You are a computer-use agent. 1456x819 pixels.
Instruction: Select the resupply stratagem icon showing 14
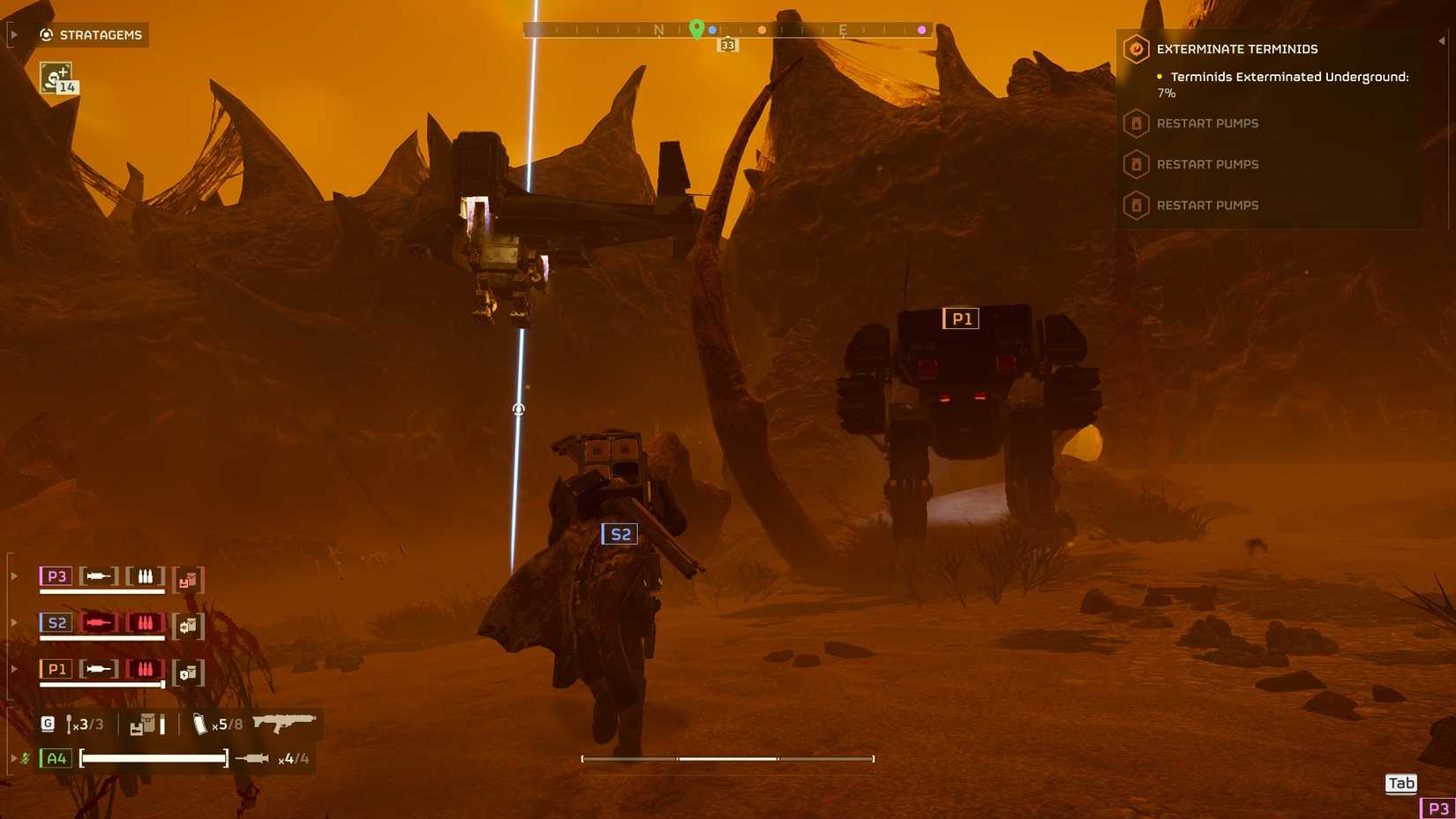click(x=55, y=79)
